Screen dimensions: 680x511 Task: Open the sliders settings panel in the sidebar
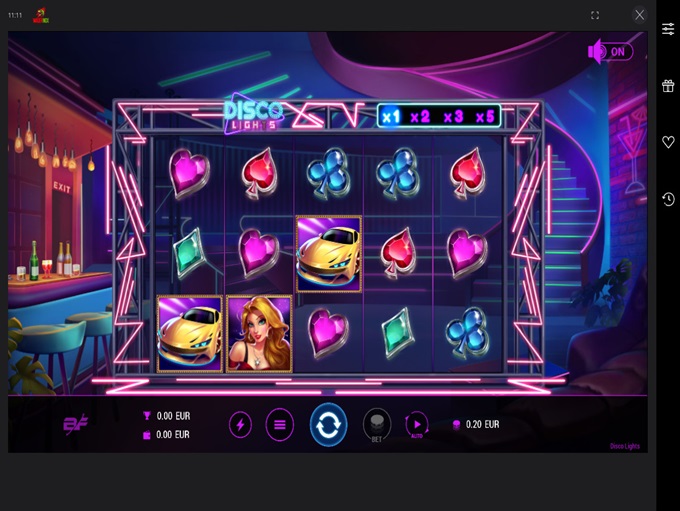click(x=668, y=29)
